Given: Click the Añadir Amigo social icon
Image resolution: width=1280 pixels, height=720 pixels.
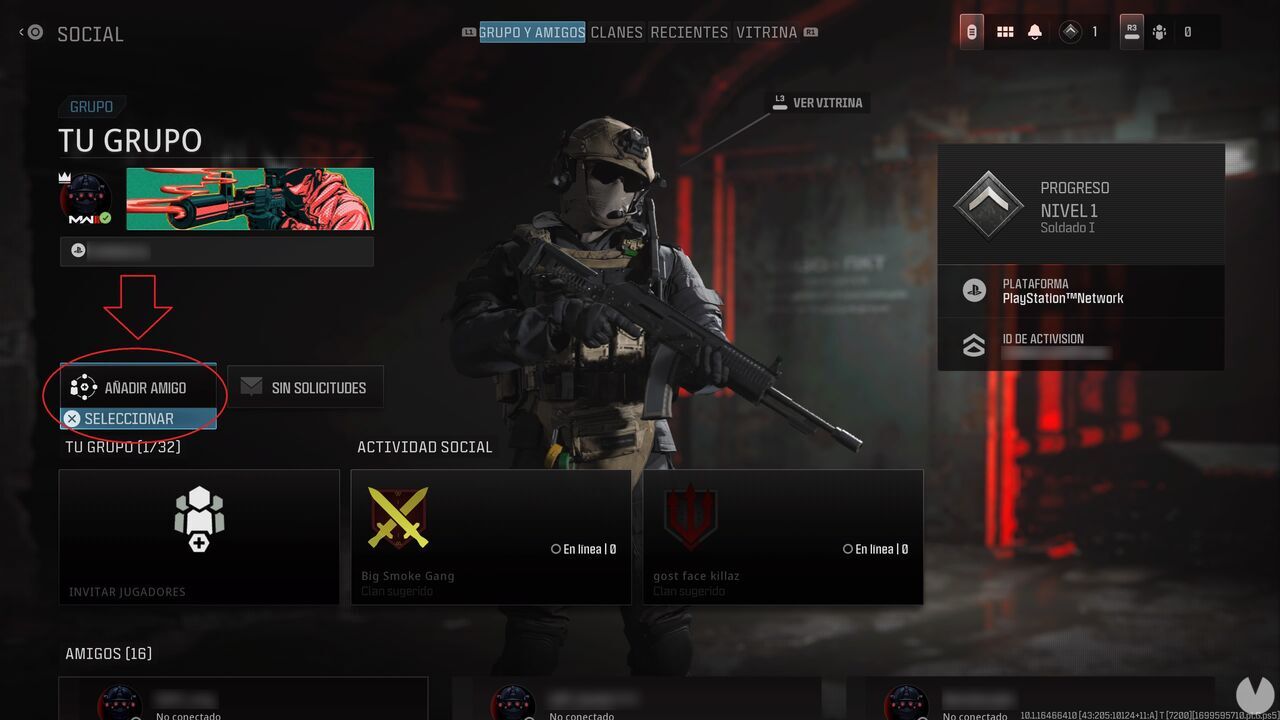Looking at the screenshot, I should [x=82, y=387].
